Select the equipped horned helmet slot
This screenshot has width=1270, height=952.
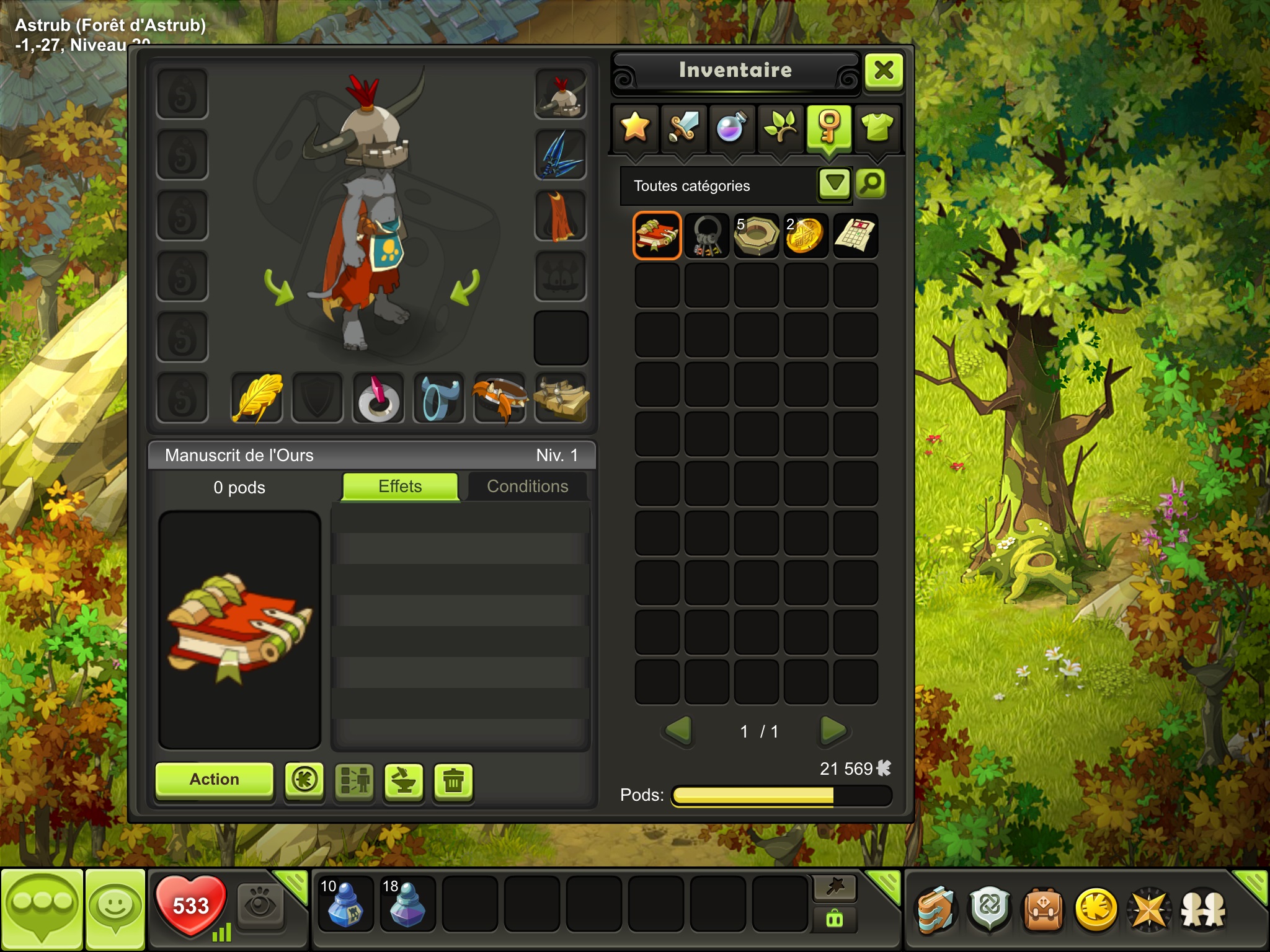click(x=561, y=95)
